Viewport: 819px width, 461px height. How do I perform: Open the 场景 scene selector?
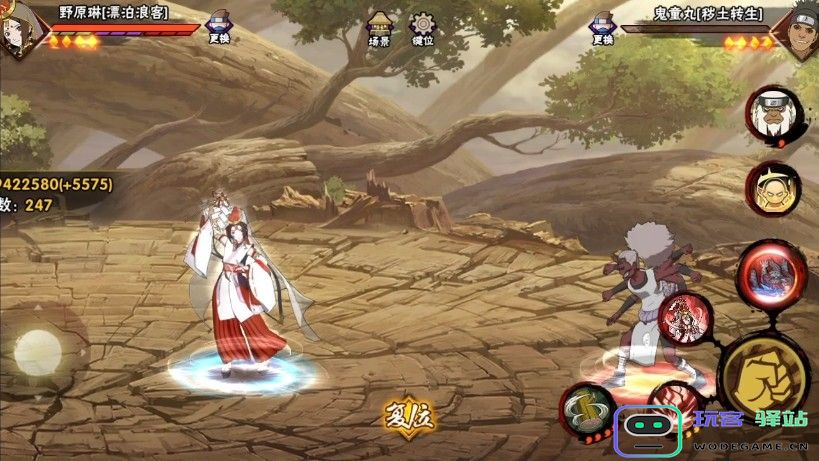click(379, 30)
